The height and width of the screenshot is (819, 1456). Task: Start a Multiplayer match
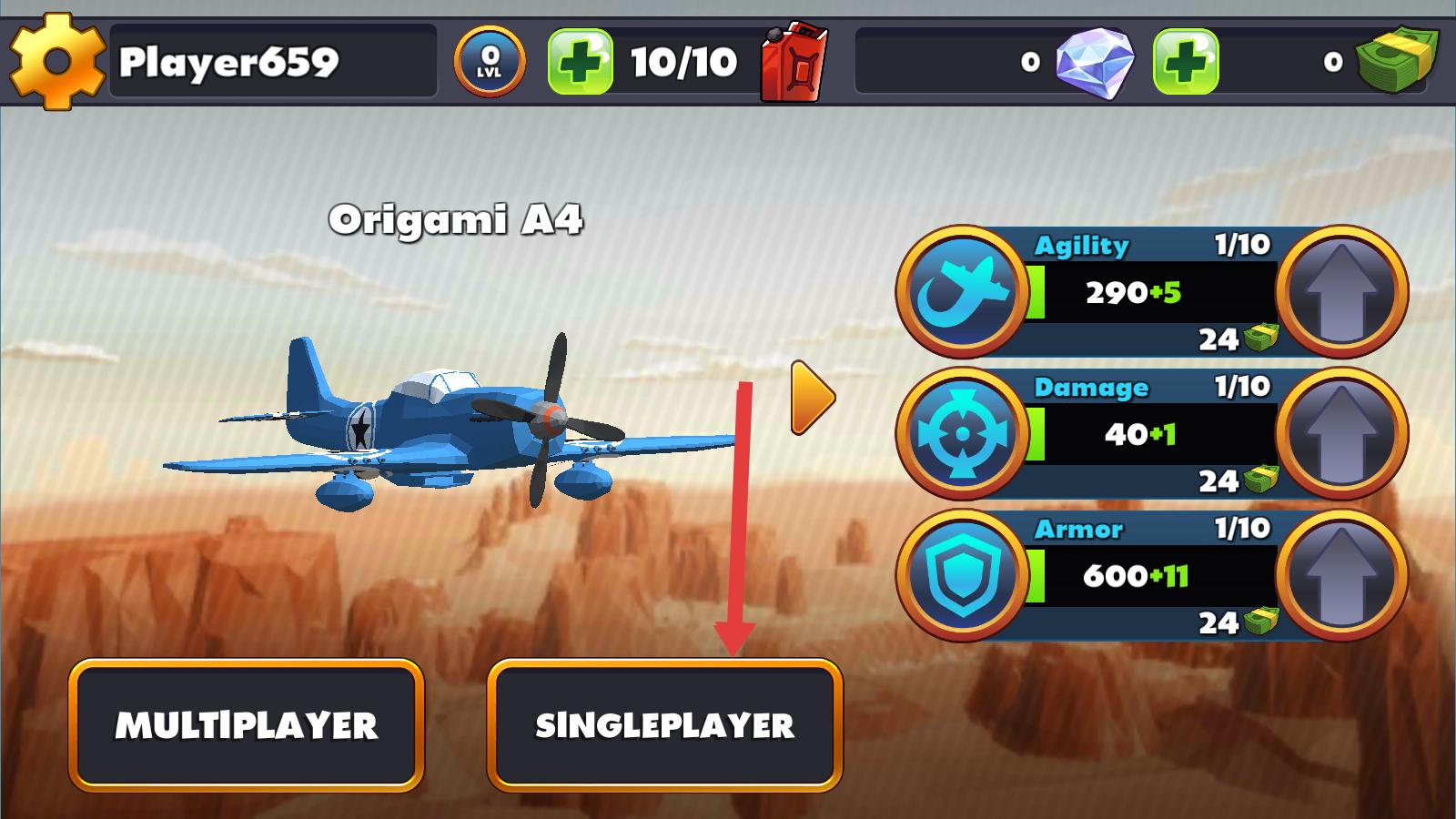(x=246, y=725)
